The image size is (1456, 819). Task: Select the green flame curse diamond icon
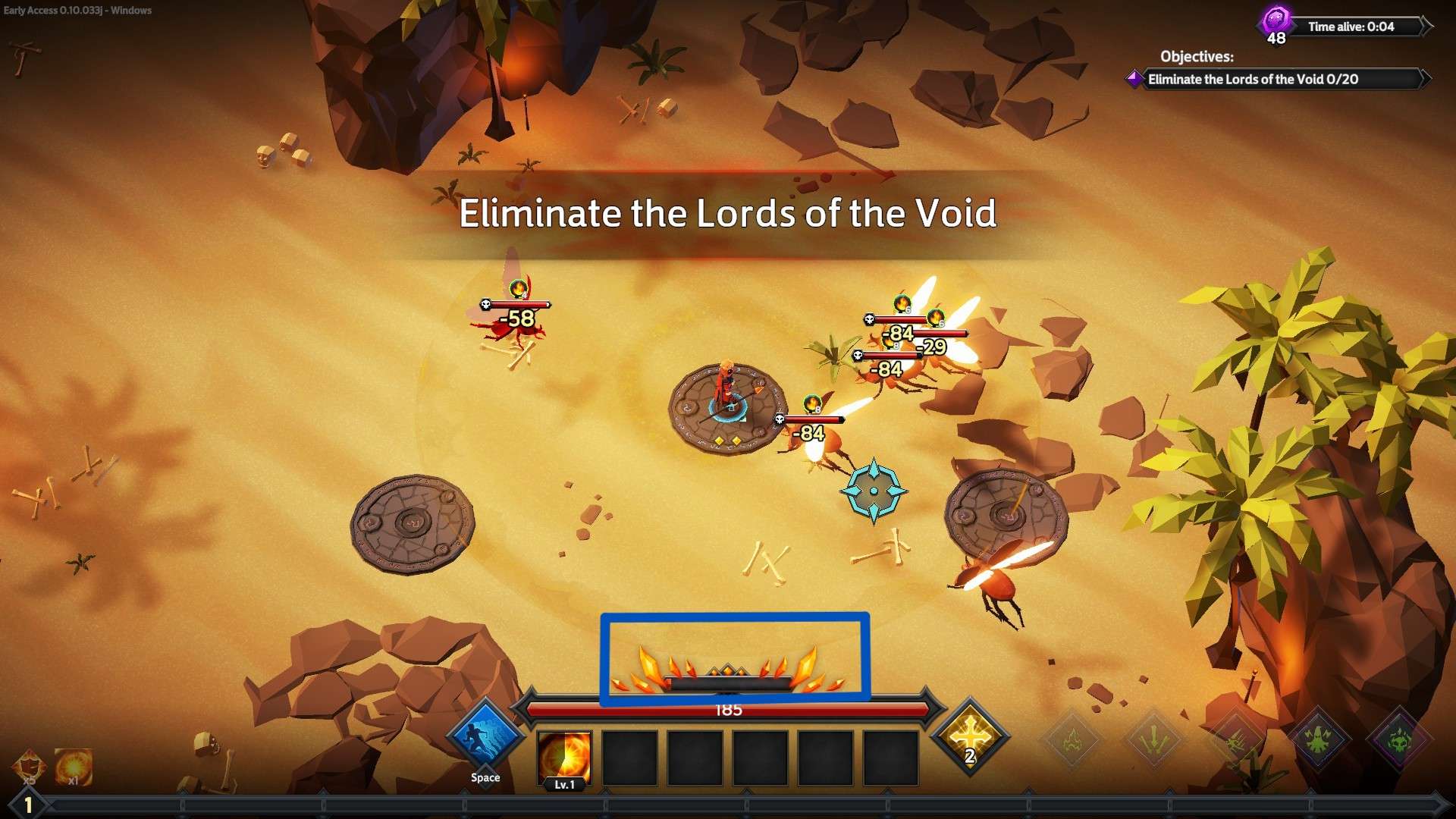click(x=1073, y=739)
